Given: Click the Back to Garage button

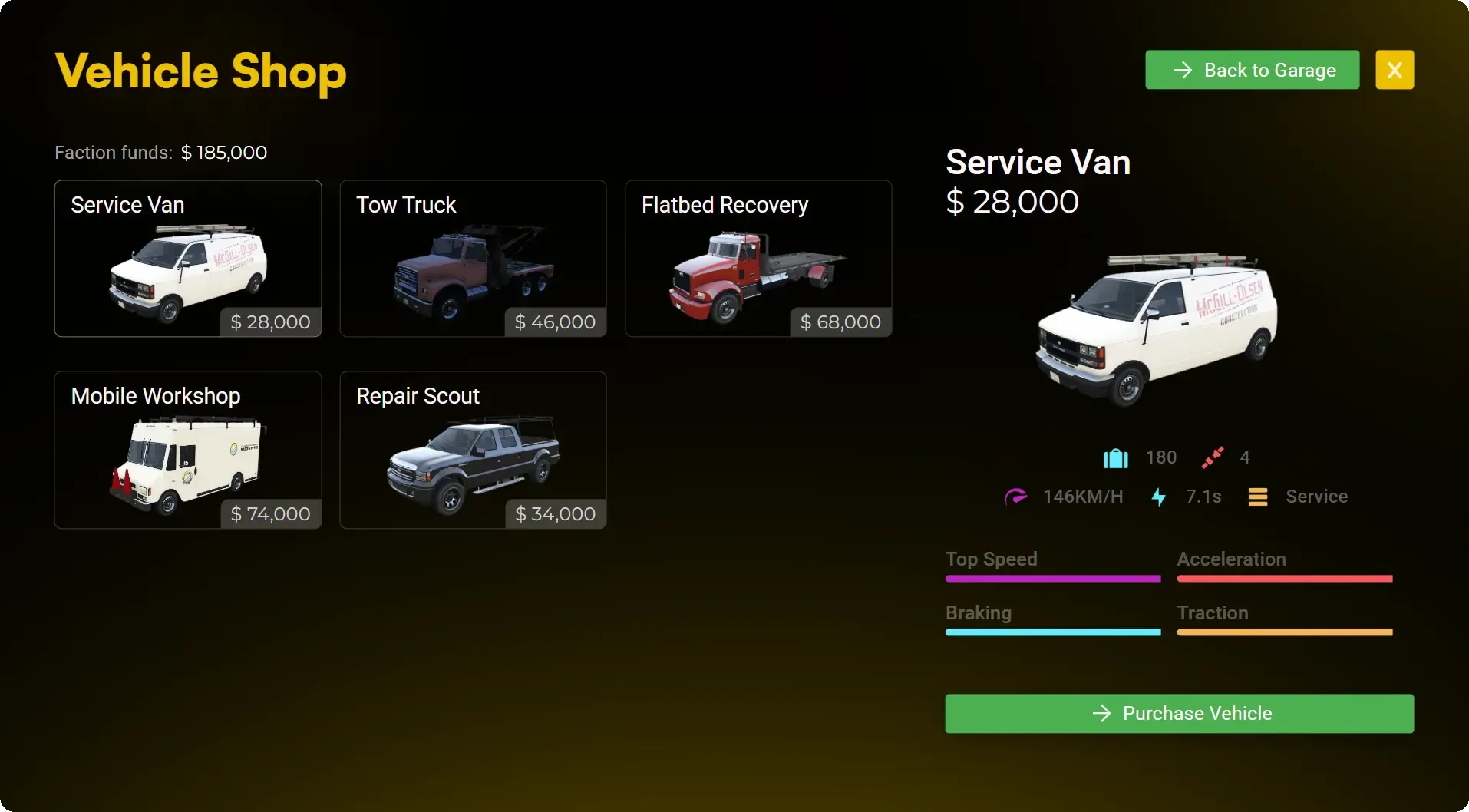Looking at the screenshot, I should 1251,70.
